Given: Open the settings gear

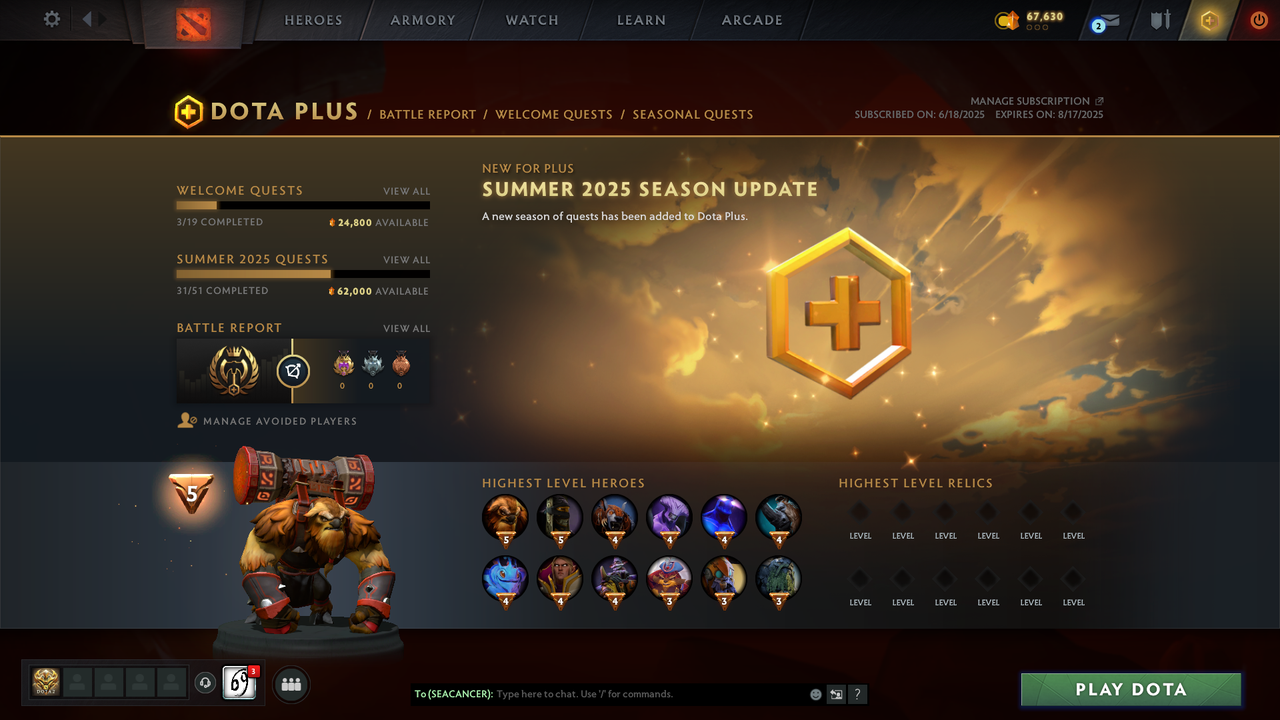Looking at the screenshot, I should (x=51, y=18).
